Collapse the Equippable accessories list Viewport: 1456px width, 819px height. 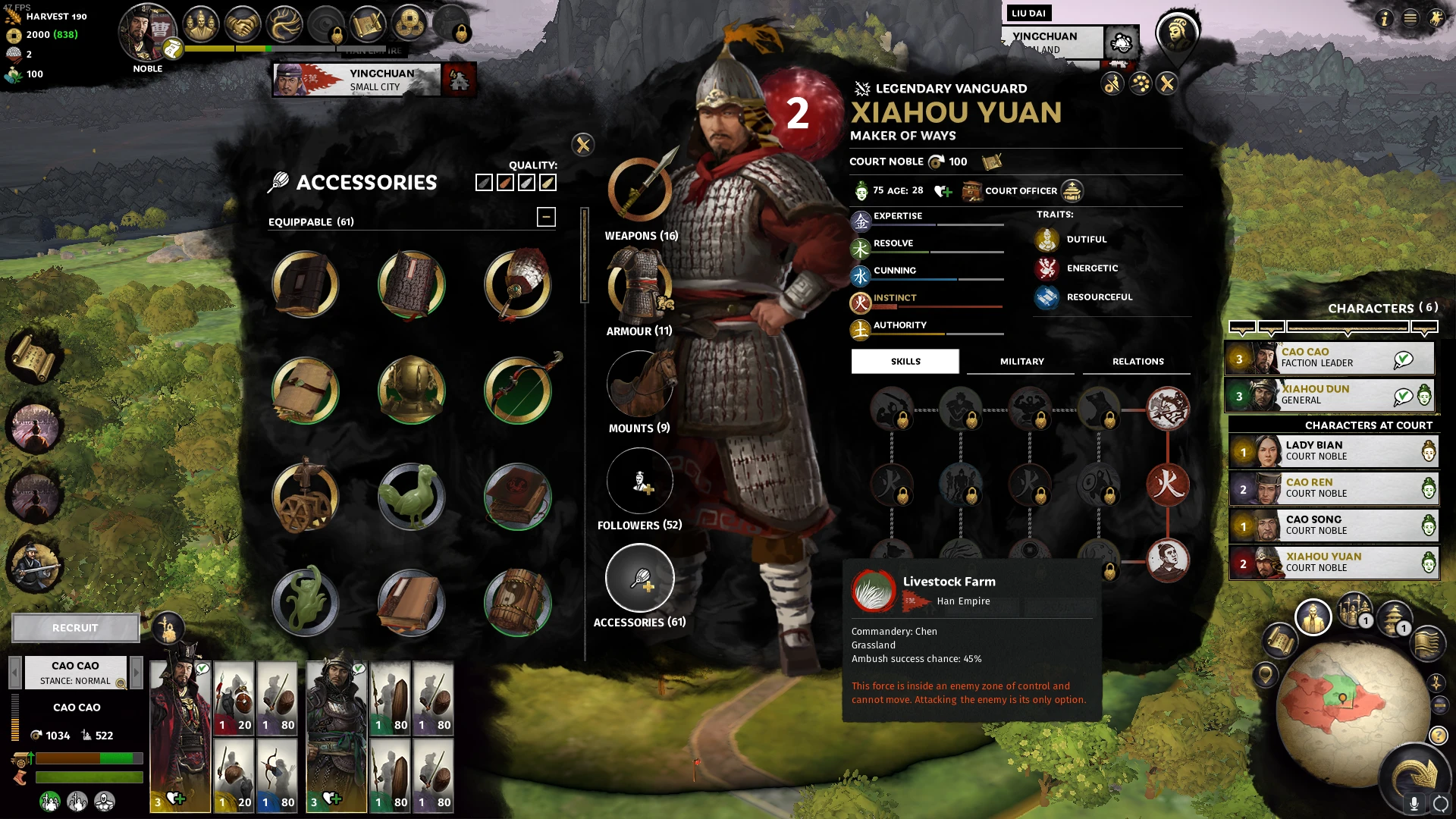pyautogui.click(x=546, y=217)
